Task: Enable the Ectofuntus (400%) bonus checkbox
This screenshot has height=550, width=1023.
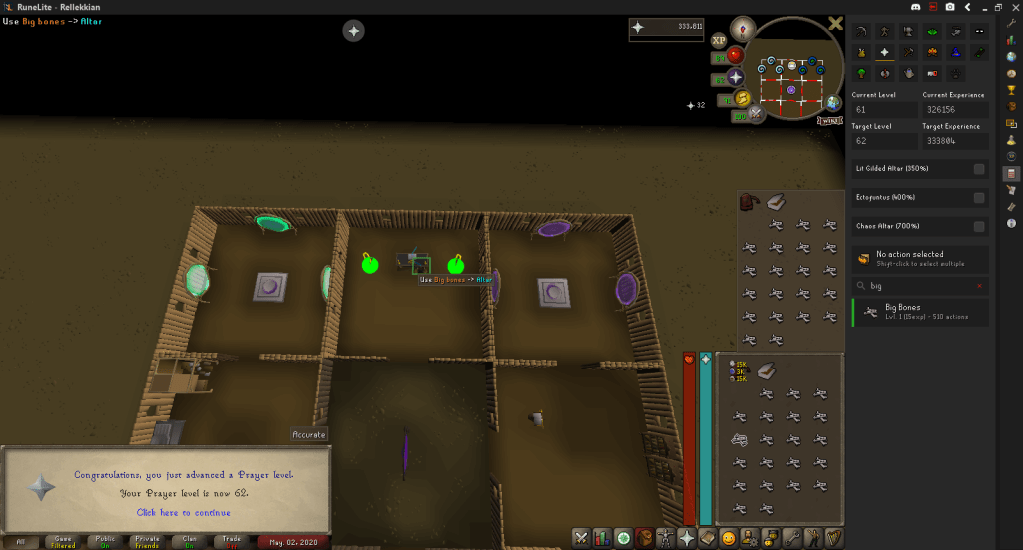Action: pyautogui.click(x=979, y=198)
